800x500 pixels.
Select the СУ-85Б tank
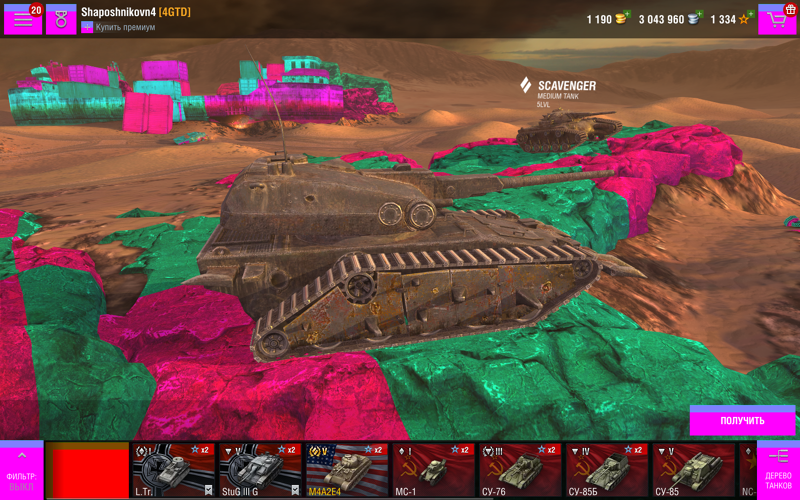606,470
